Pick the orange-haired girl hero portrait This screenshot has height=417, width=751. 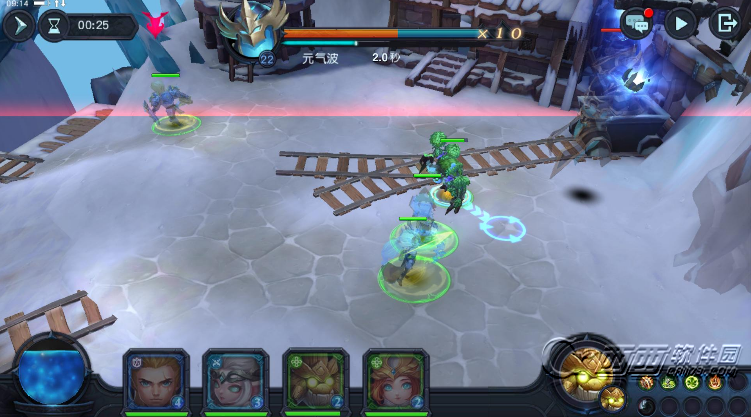[393, 378]
